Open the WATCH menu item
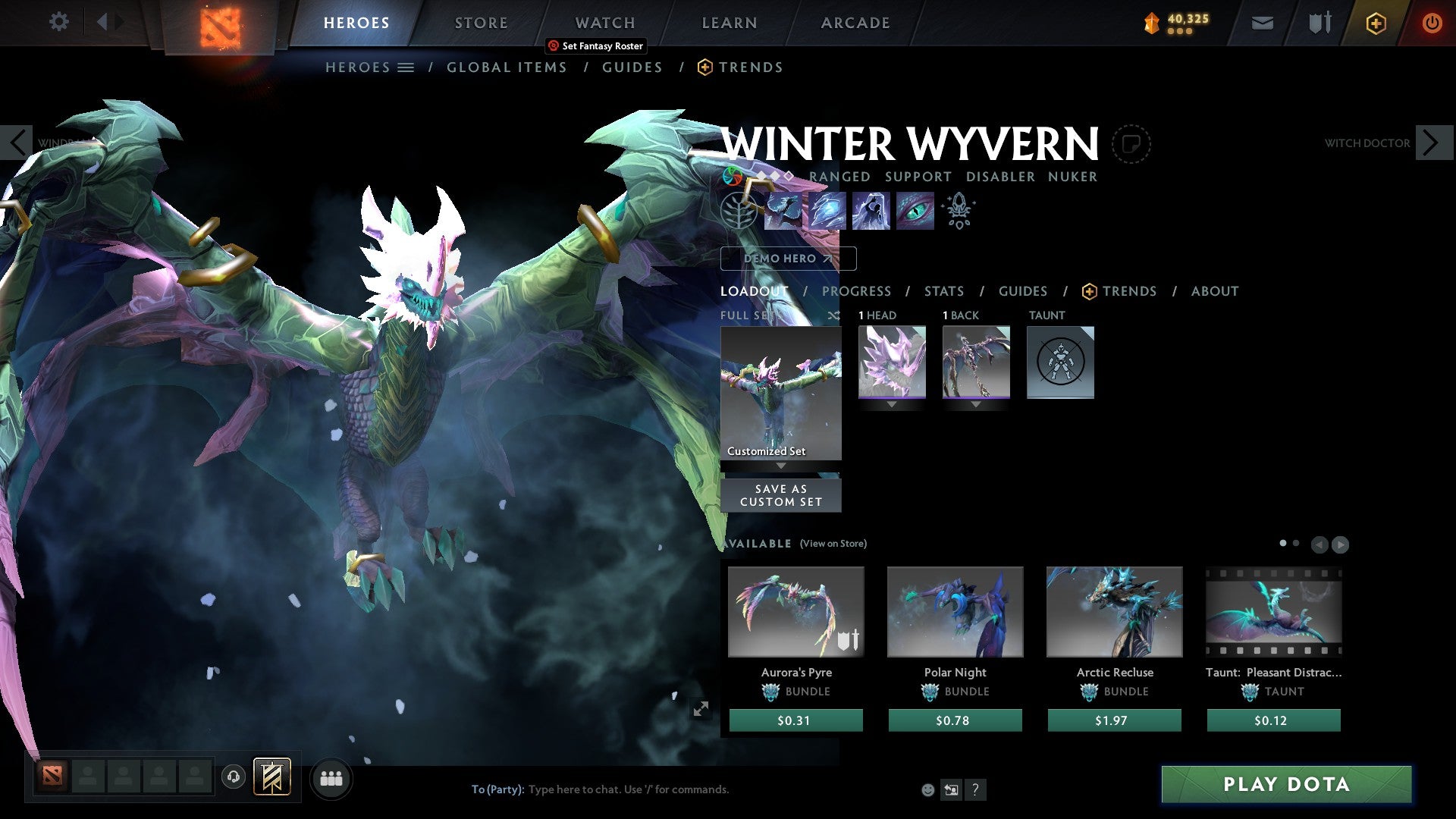 pos(604,23)
